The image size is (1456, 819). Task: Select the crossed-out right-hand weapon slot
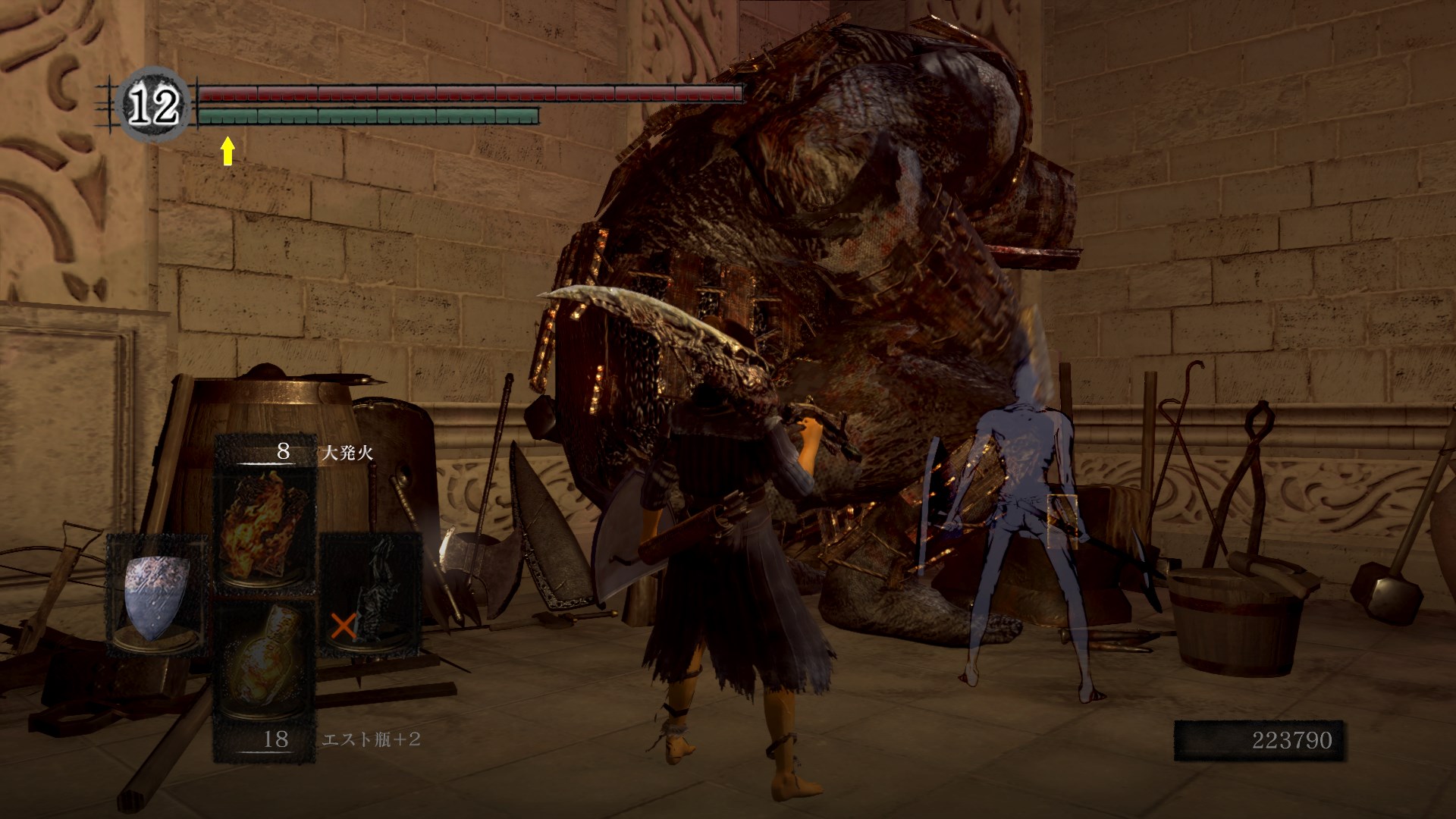pos(370,593)
